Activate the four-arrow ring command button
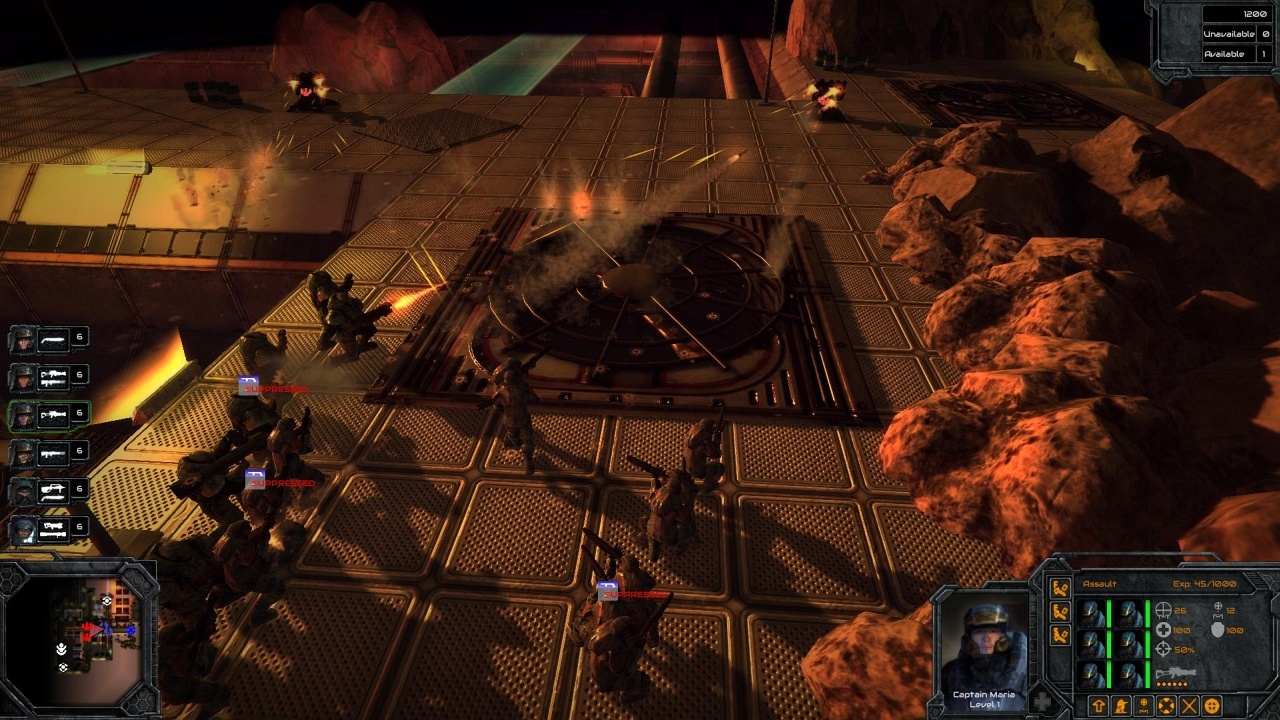Screen dimensions: 1280x720 (x=1167, y=706)
